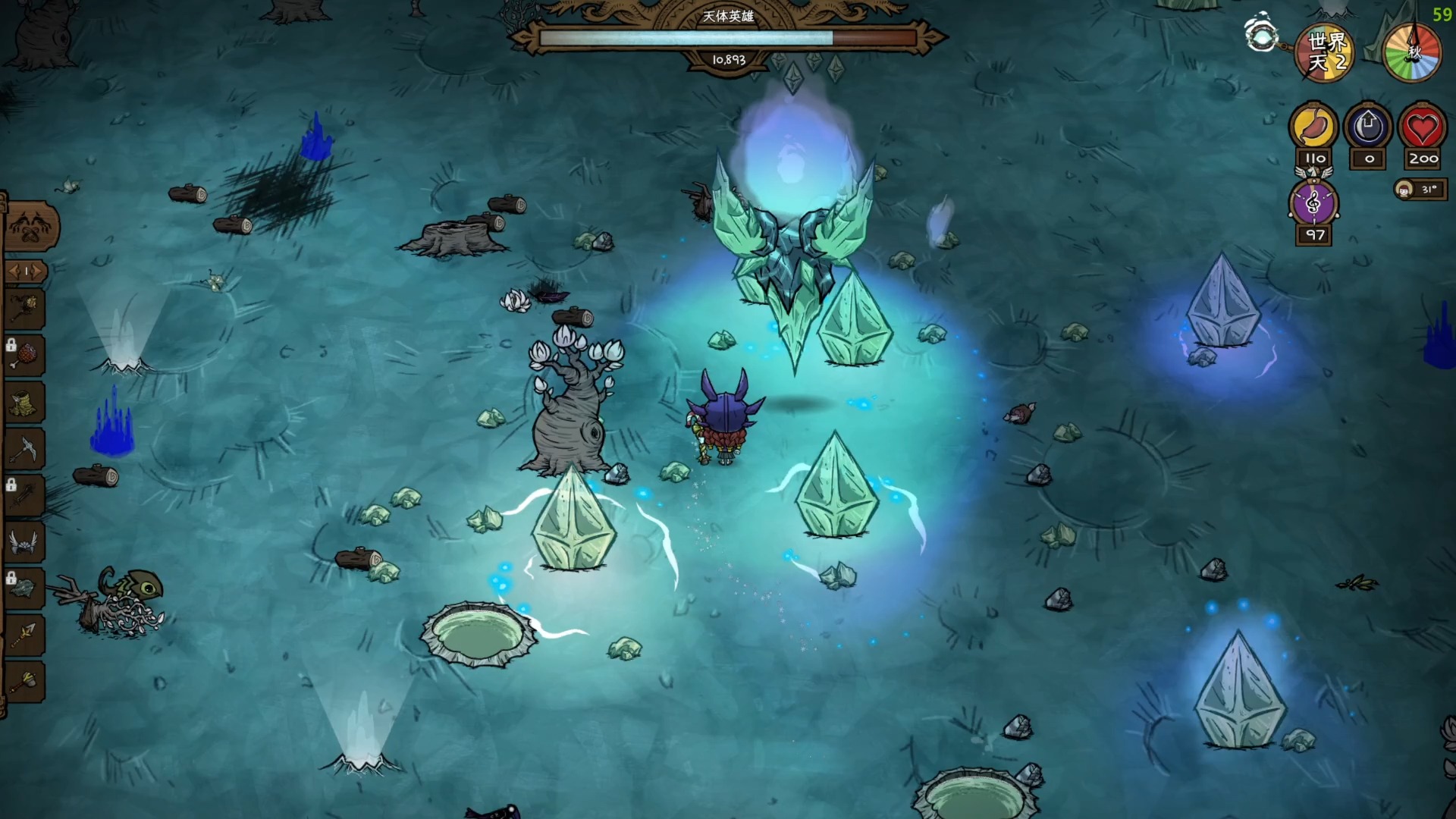Craft the pinned torch recipe
Image resolution: width=1456 pixels, height=819 pixels.
(x=24, y=309)
